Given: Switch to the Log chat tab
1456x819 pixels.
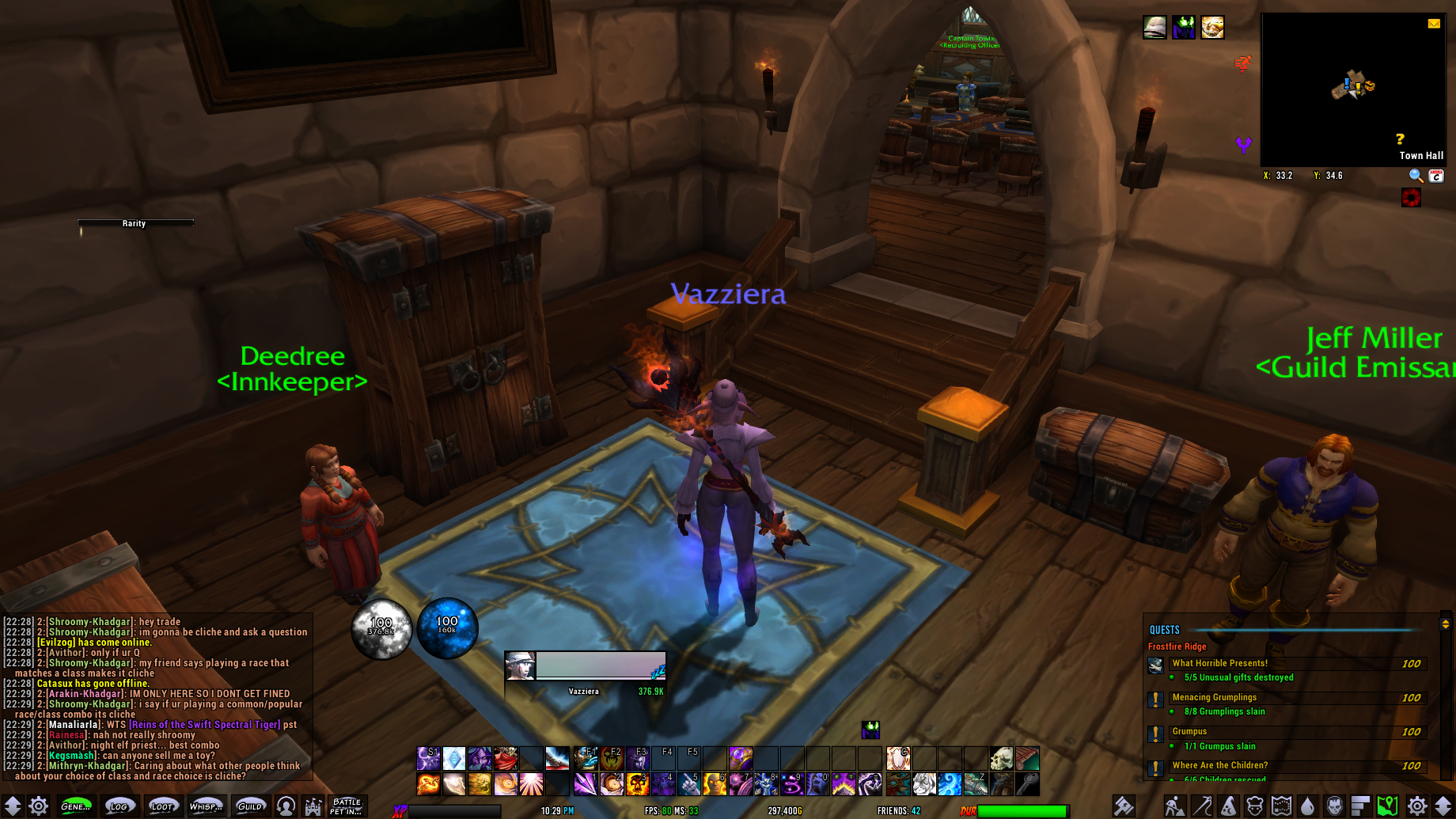Looking at the screenshot, I should (119, 806).
